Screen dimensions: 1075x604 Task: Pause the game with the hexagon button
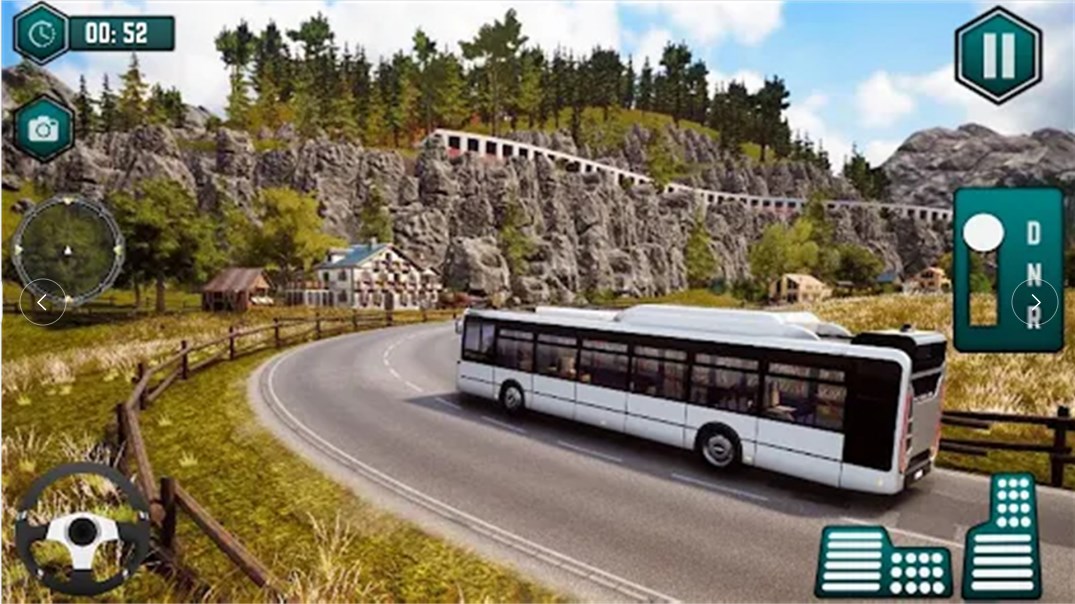[998, 54]
